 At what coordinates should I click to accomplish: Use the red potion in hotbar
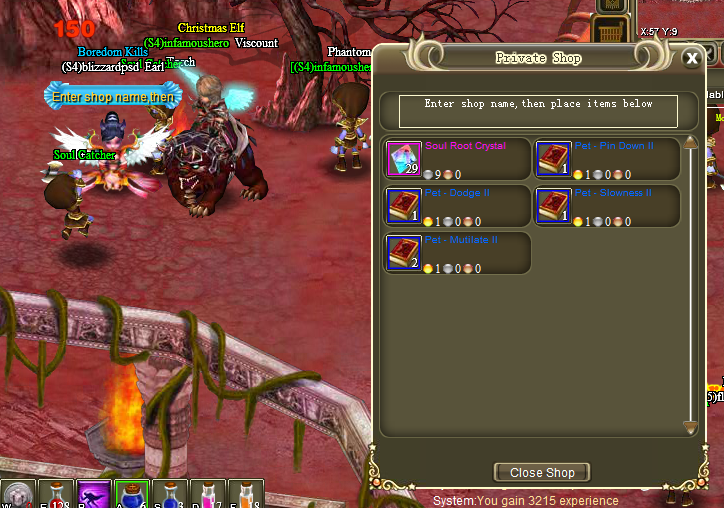57,495
